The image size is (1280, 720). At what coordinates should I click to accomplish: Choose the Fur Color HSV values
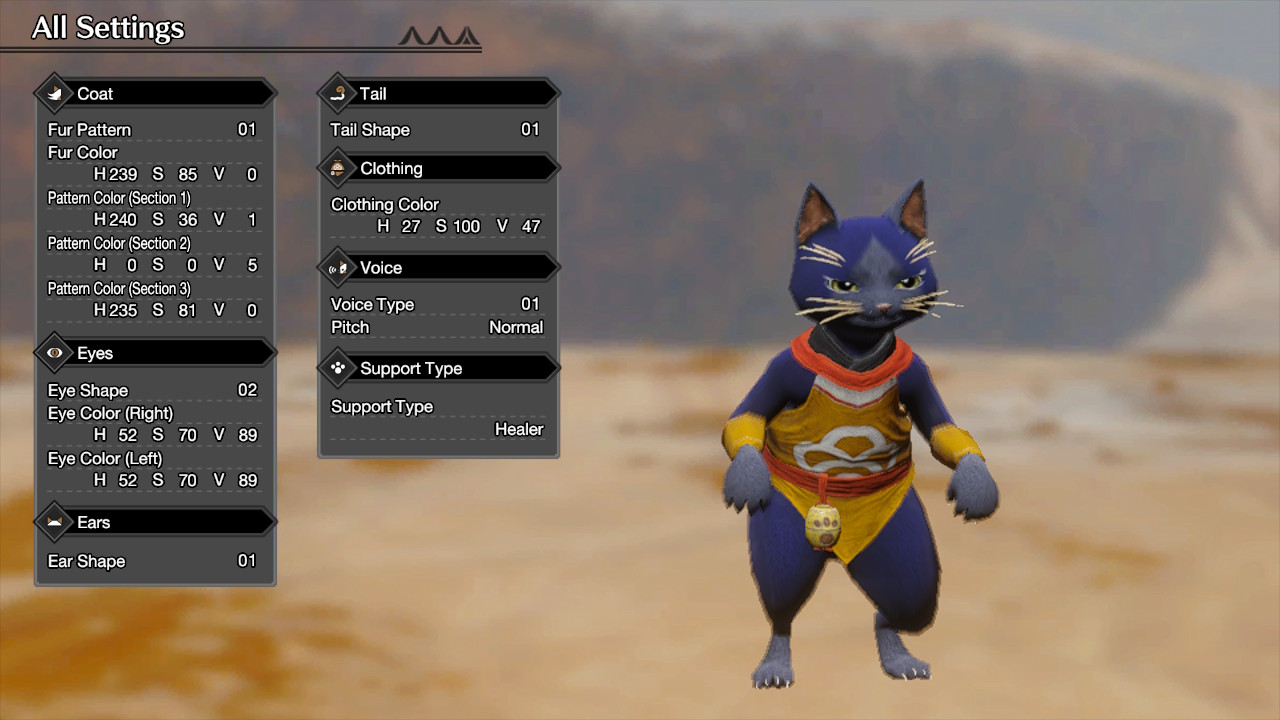click(175, 175)
